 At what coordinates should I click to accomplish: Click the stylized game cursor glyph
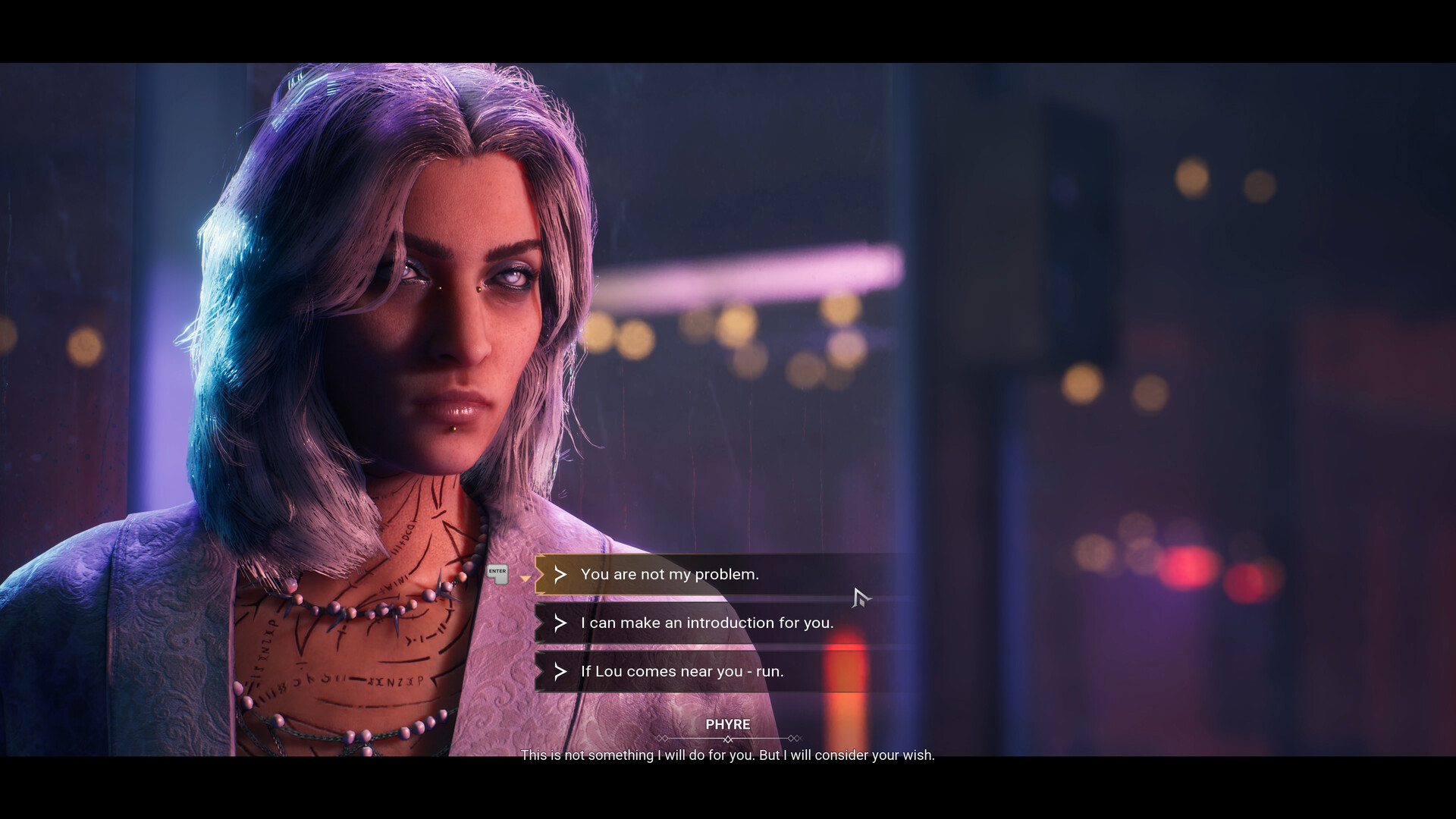pos(859,599)
